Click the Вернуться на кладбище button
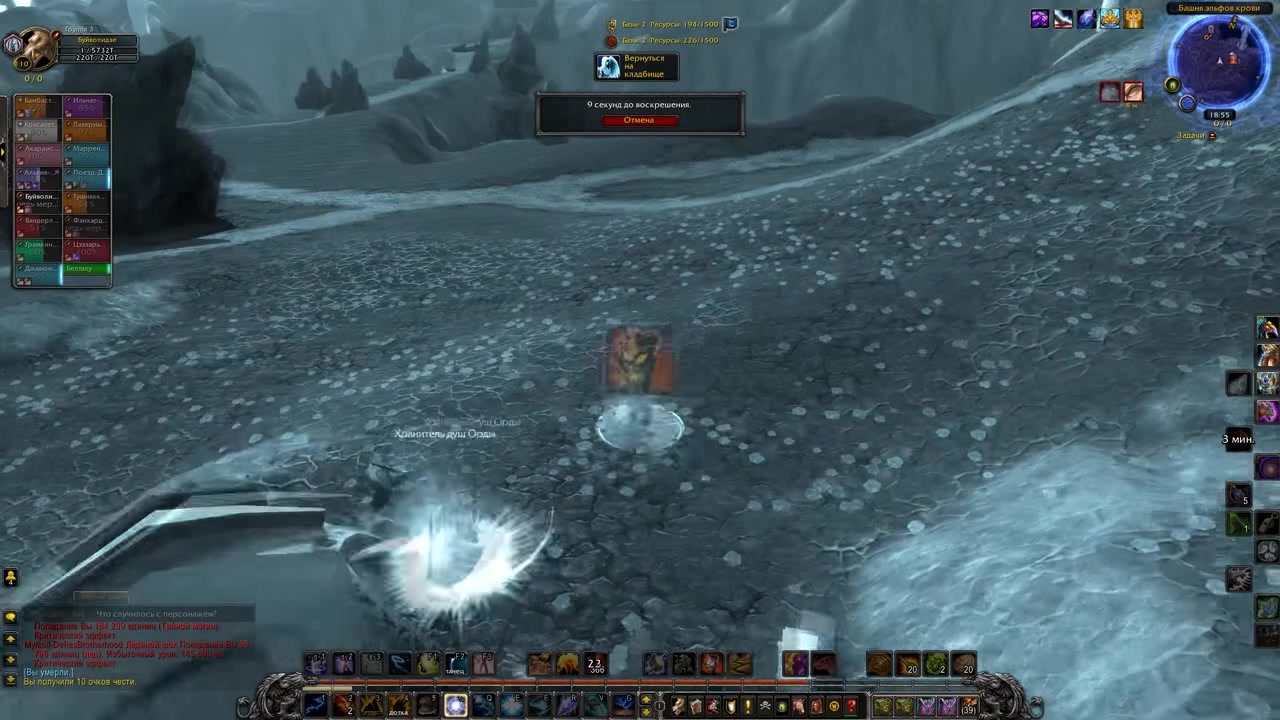Image resolution: width=1280 pixels, height=720 pixels. tap(637, 67)
